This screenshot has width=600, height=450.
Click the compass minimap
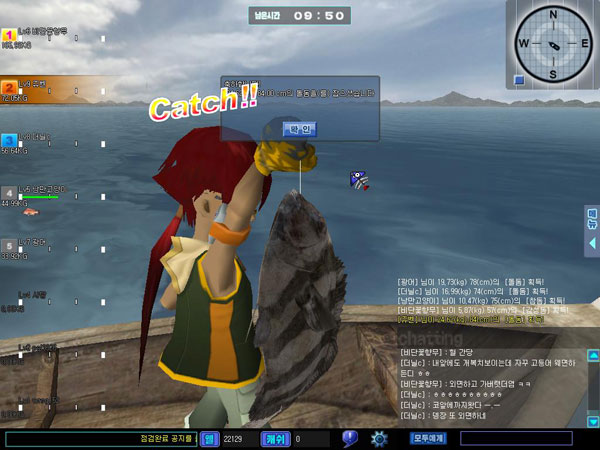pos(551,42)
